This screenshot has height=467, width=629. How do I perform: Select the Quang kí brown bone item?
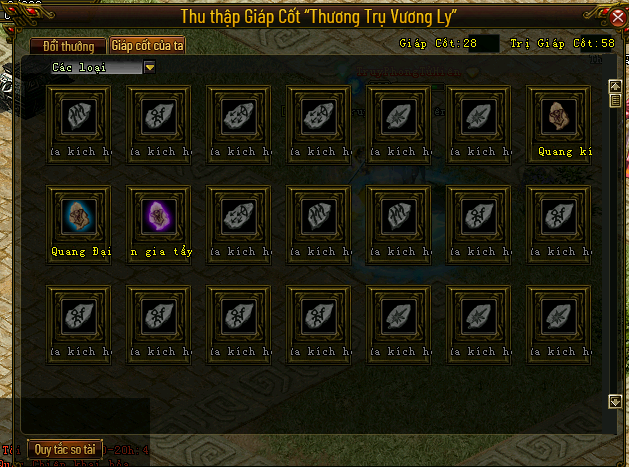(x=559, y=116)
